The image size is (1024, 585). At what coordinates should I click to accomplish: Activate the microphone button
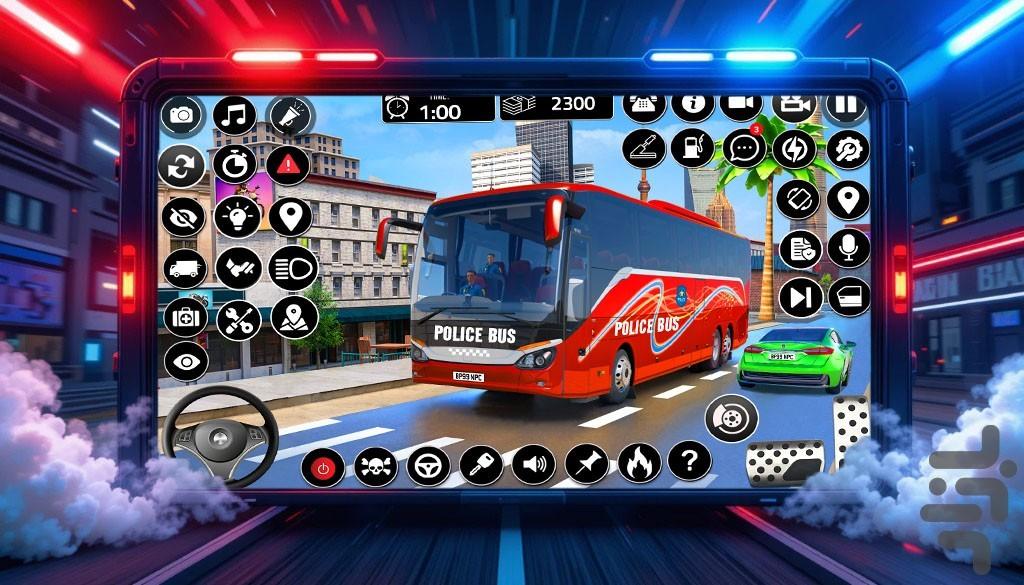848,248
